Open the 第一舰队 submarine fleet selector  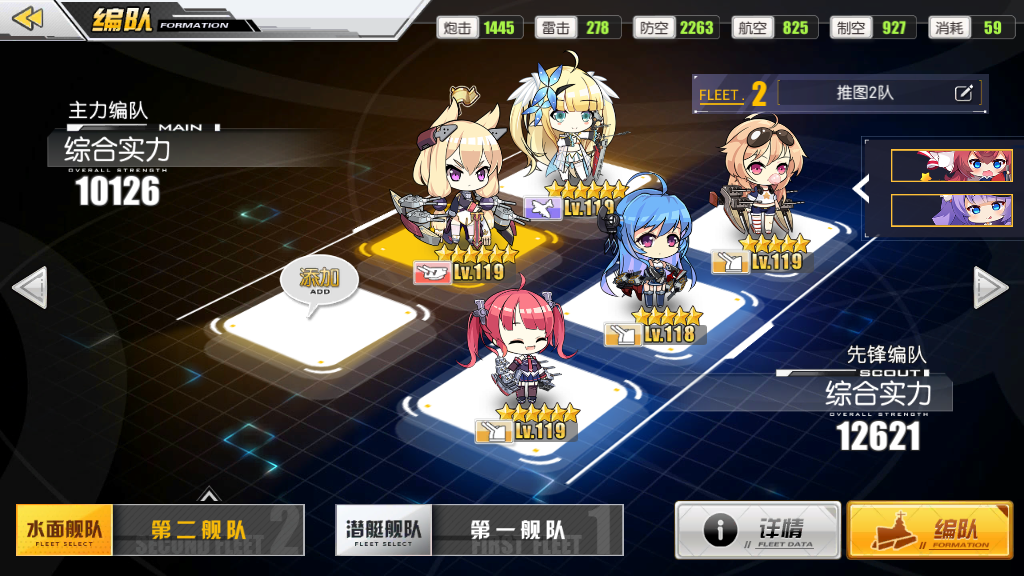[x=527, y=530]
